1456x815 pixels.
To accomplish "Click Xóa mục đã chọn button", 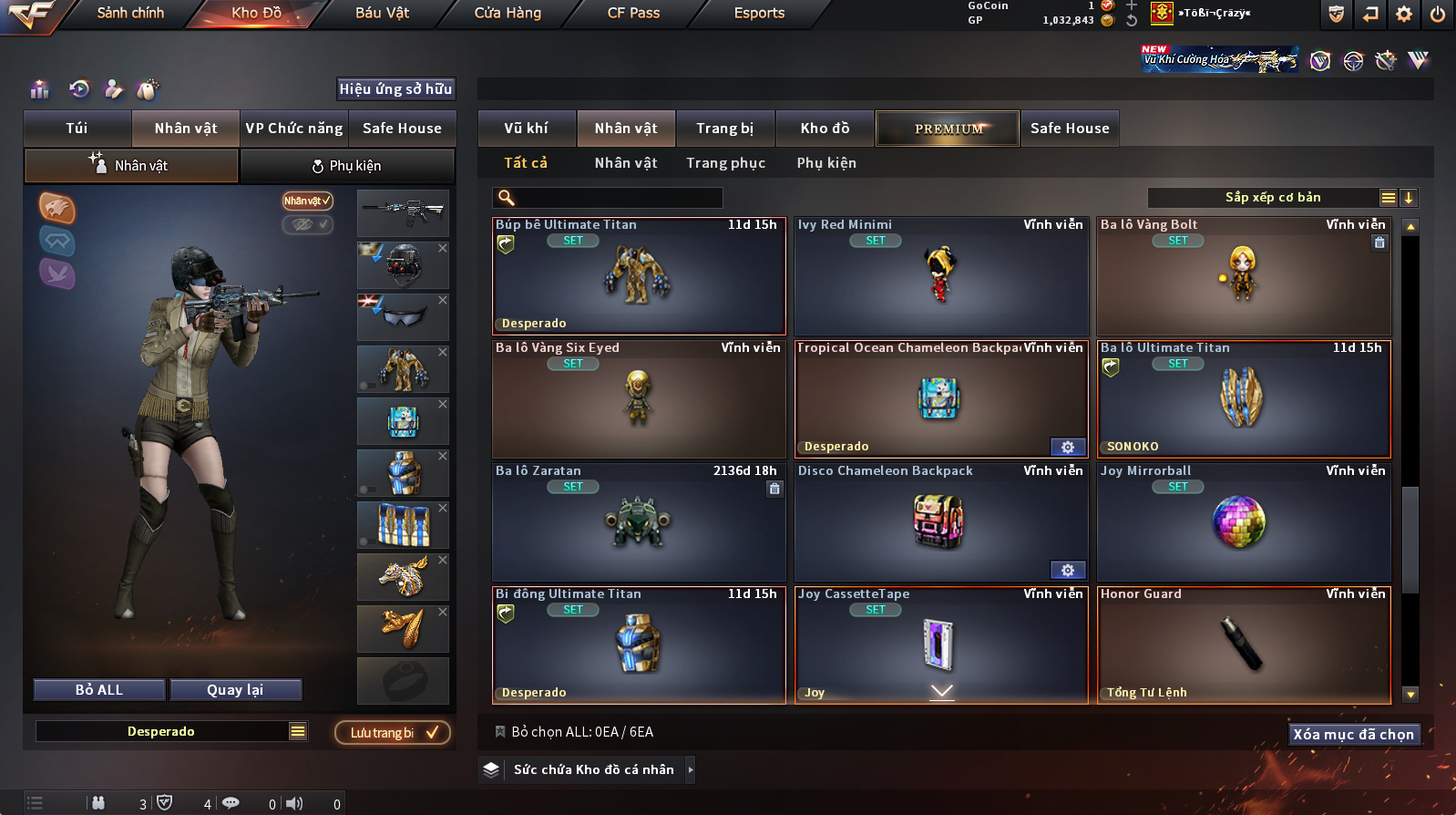I will 1353,735.
